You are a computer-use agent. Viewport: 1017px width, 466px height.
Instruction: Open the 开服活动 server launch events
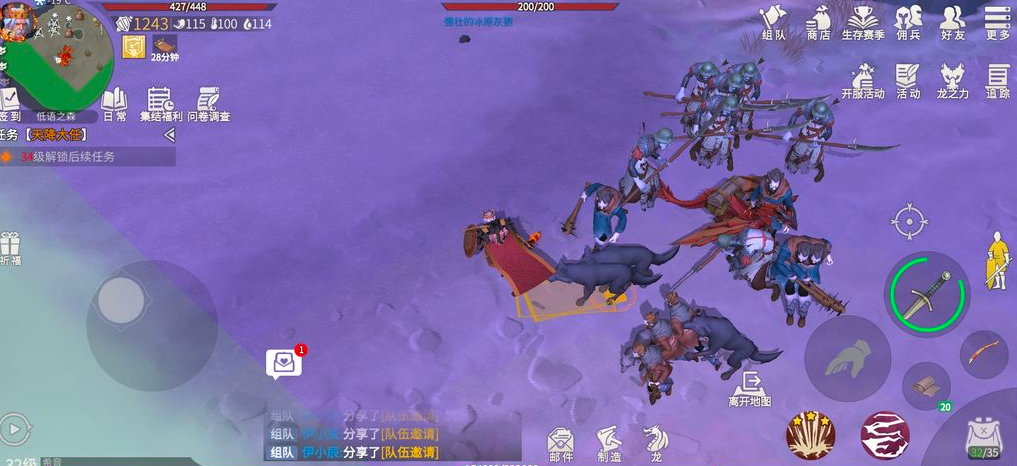coord(863,80)
